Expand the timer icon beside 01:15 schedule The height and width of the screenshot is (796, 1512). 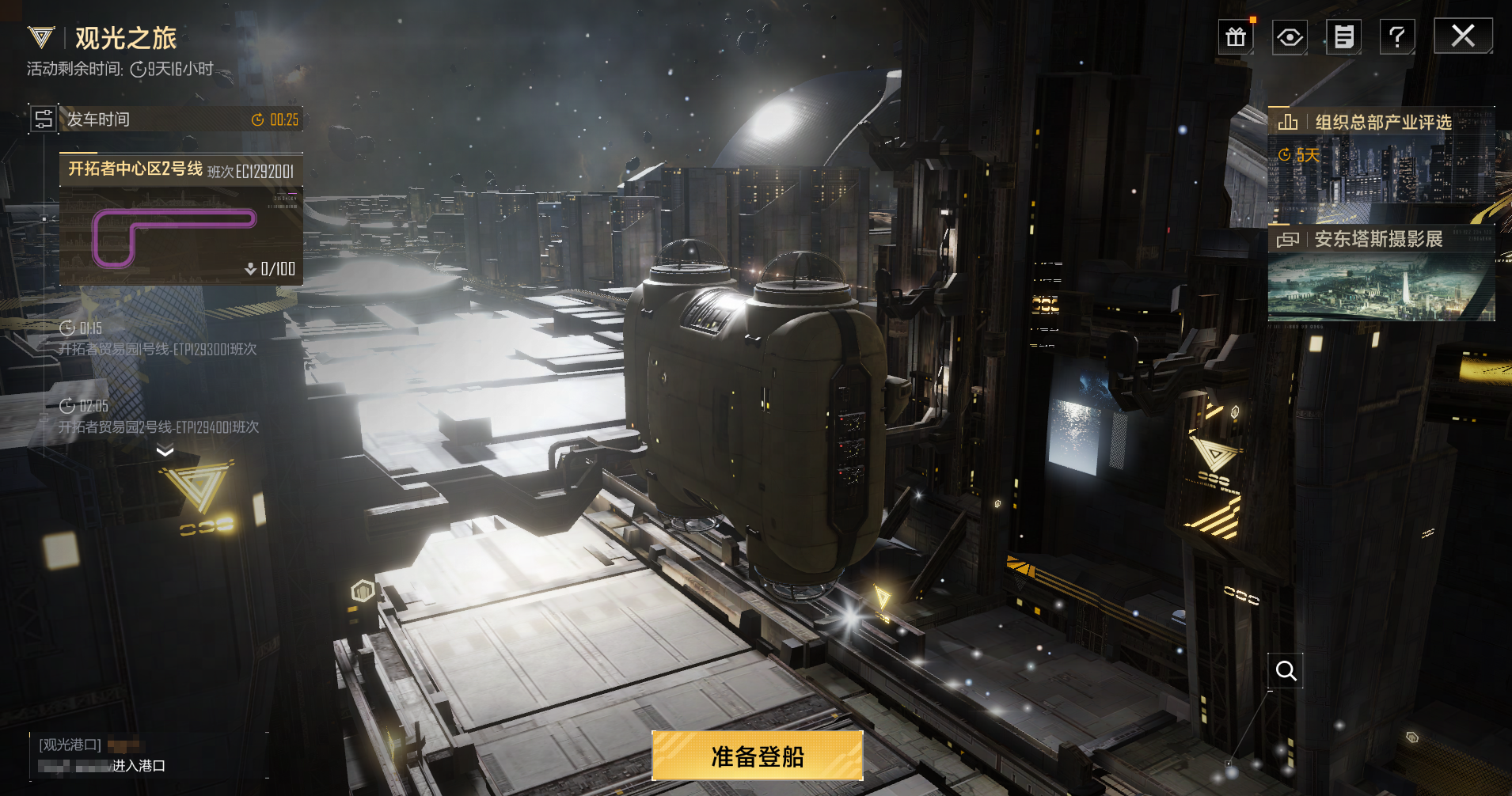click(66, 327)
